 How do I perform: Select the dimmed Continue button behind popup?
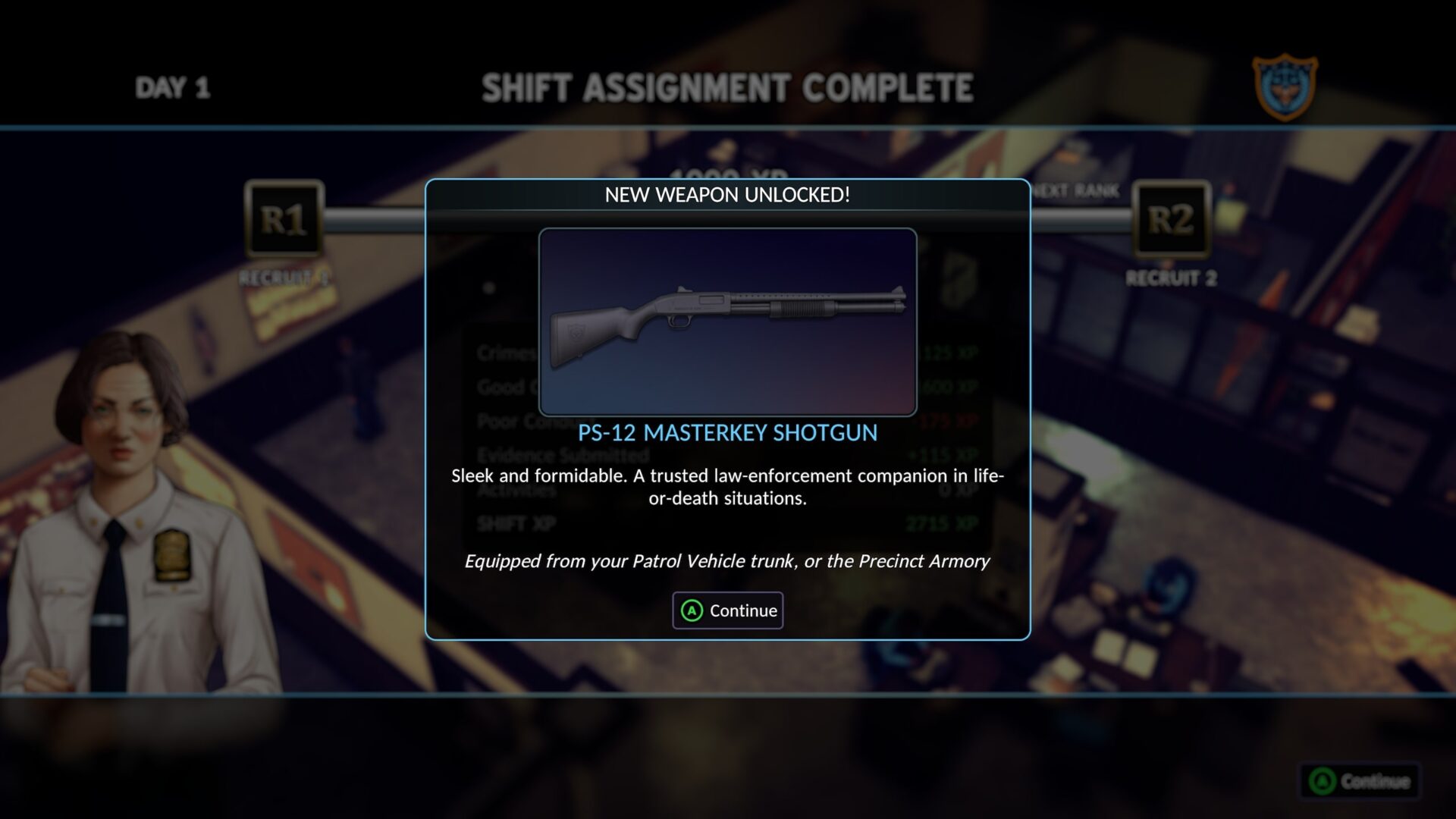[x=1360, y=781]
